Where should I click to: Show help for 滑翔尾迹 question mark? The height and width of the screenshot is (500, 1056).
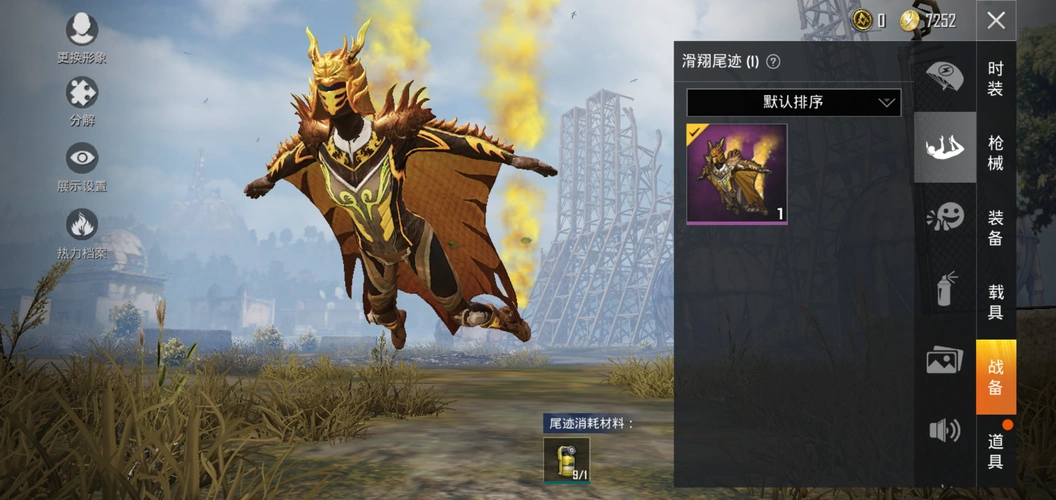click(x=773, y=62)
